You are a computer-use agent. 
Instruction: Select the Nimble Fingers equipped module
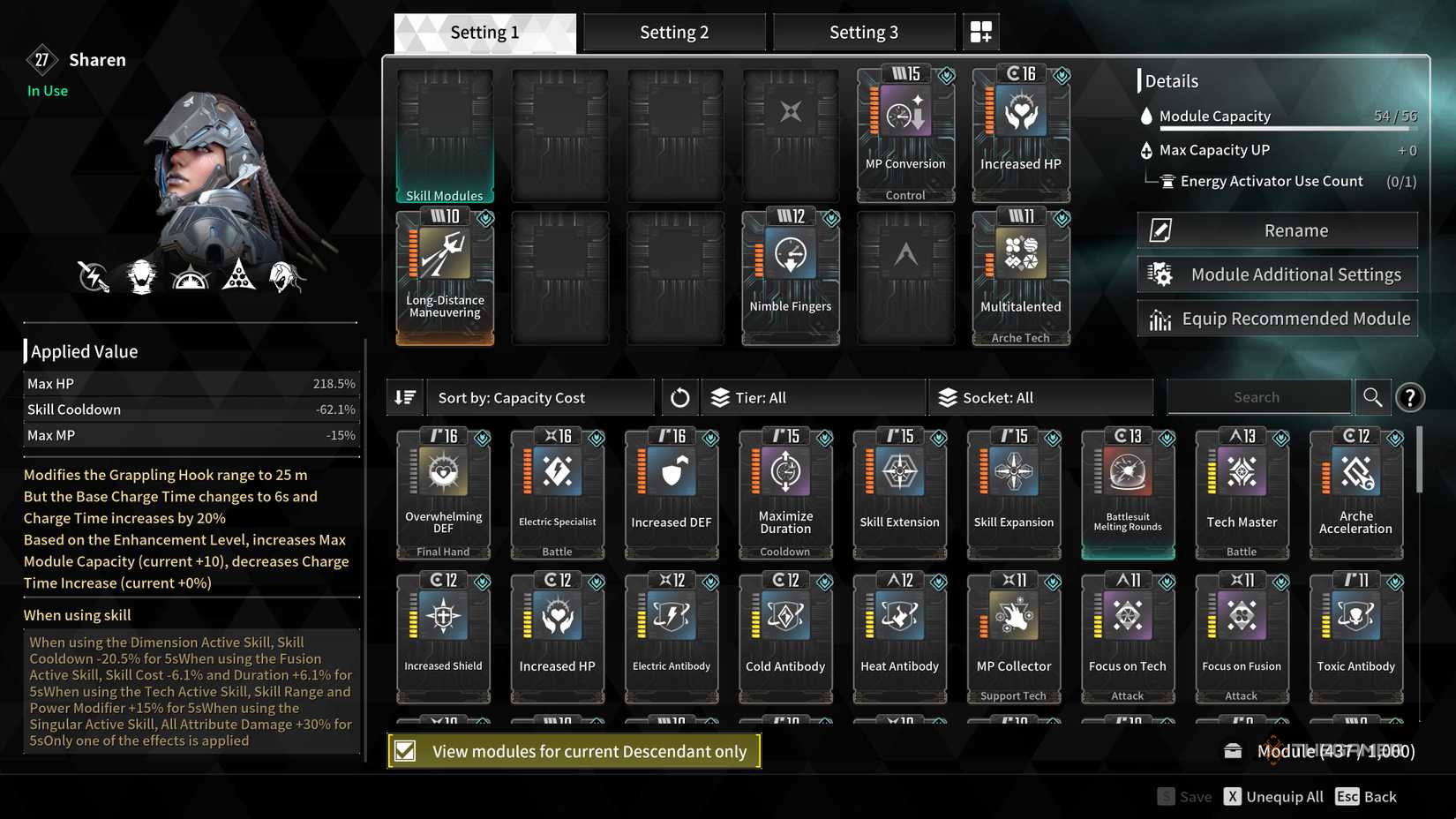(789, 276)
